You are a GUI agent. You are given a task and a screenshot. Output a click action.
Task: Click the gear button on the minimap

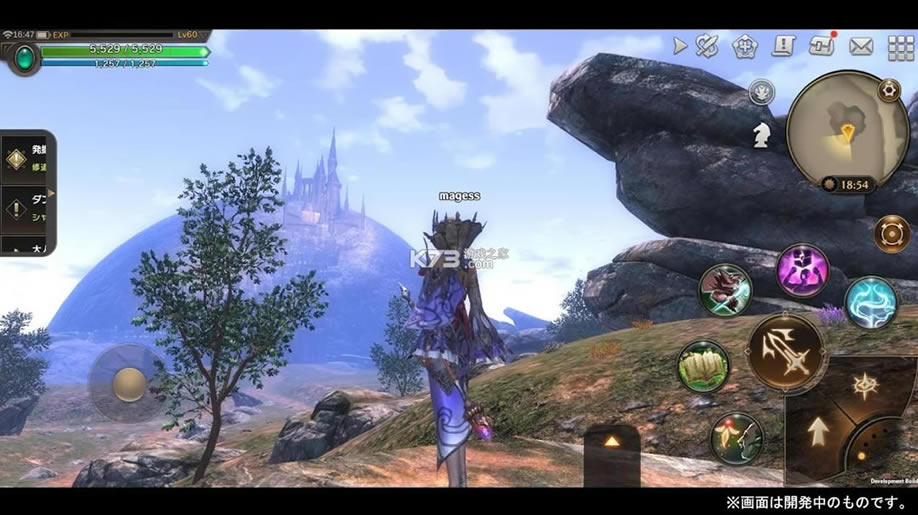point(888,90)
